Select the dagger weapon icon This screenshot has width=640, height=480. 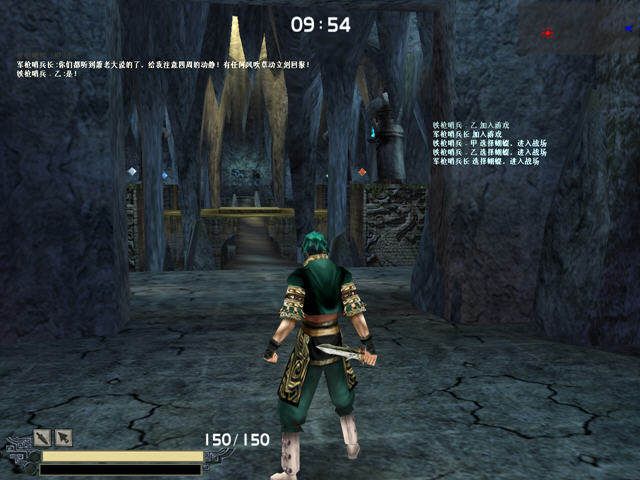click(x=42, y=437)
